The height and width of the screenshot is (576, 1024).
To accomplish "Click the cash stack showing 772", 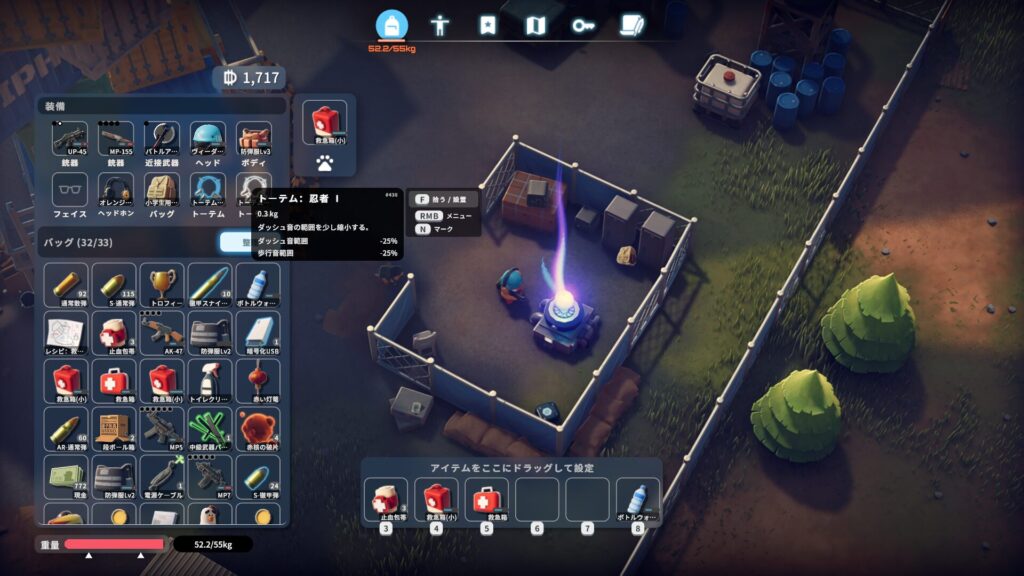I will [68, 475].
